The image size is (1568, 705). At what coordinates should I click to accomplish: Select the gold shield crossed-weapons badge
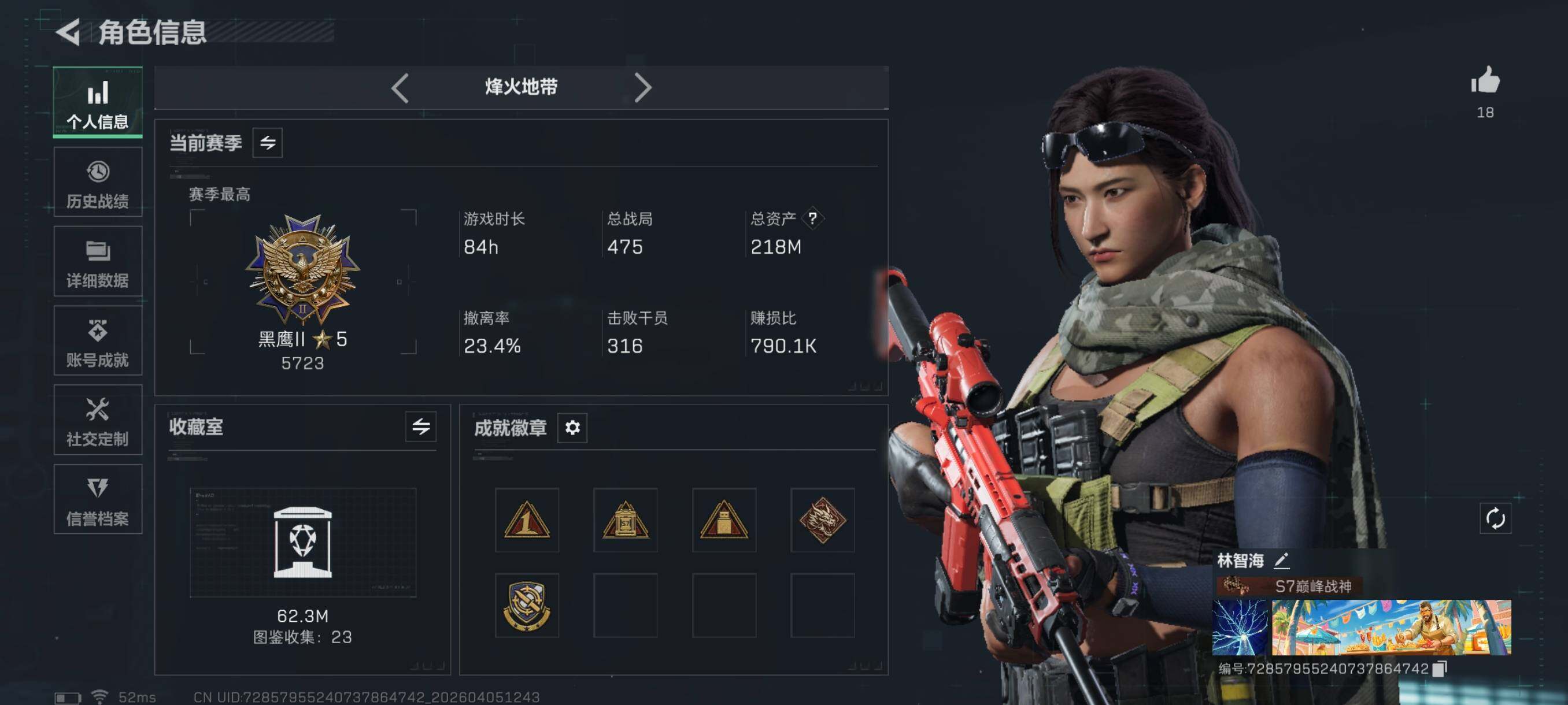click(527, 606)
